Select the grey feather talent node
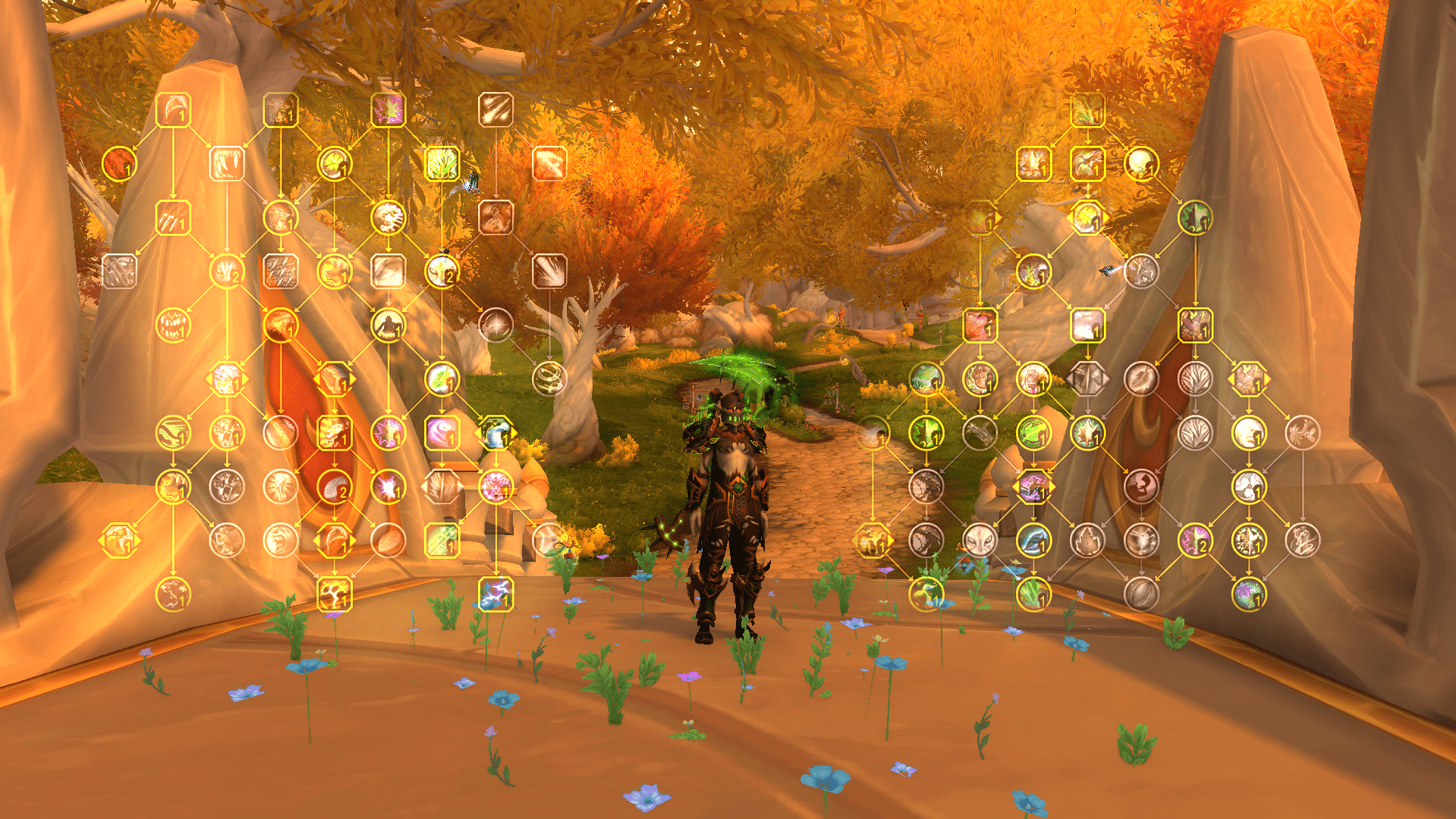The height and width of the screenshot is (819, 1456). click(x=1140, y=378)
